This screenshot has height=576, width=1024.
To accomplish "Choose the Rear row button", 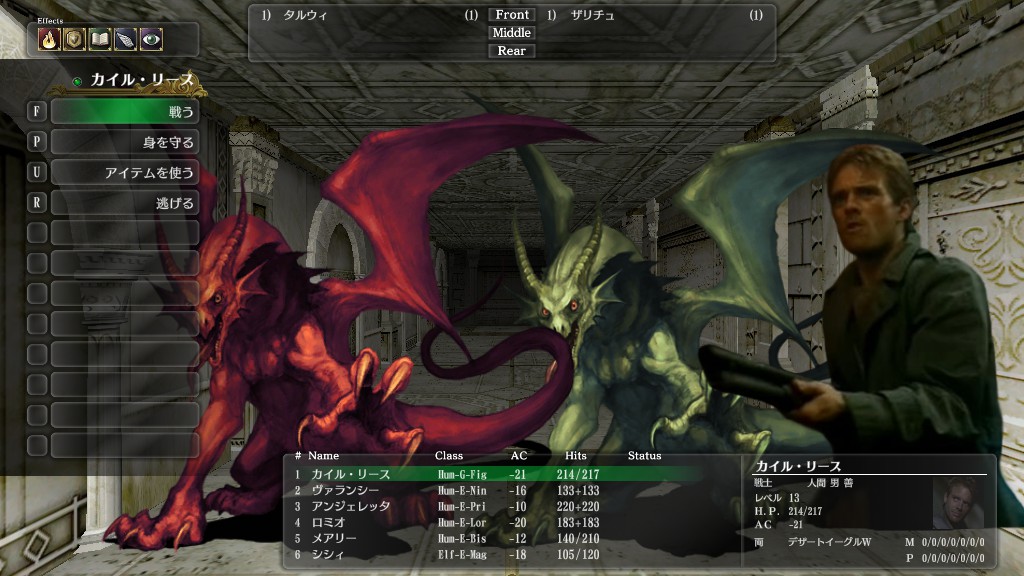I will [x=511, y=51].
